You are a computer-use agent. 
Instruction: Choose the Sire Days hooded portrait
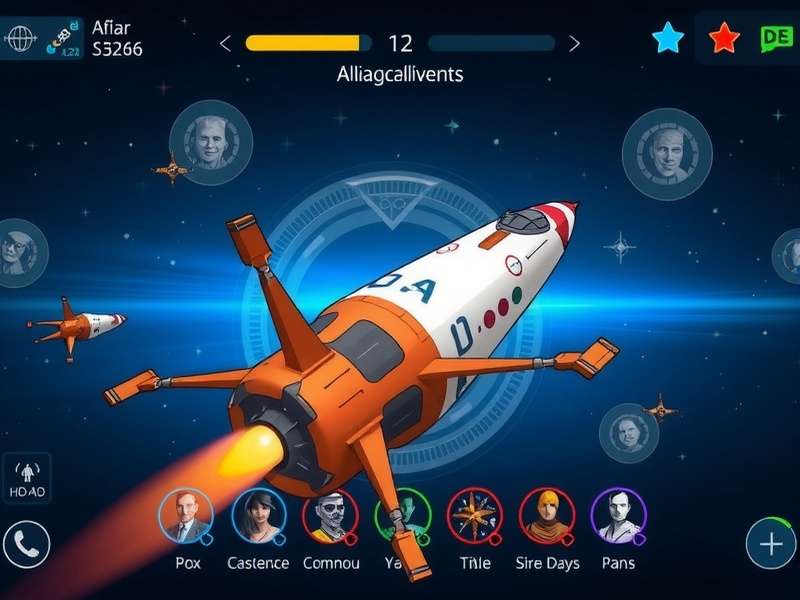[x=546, y=516]
